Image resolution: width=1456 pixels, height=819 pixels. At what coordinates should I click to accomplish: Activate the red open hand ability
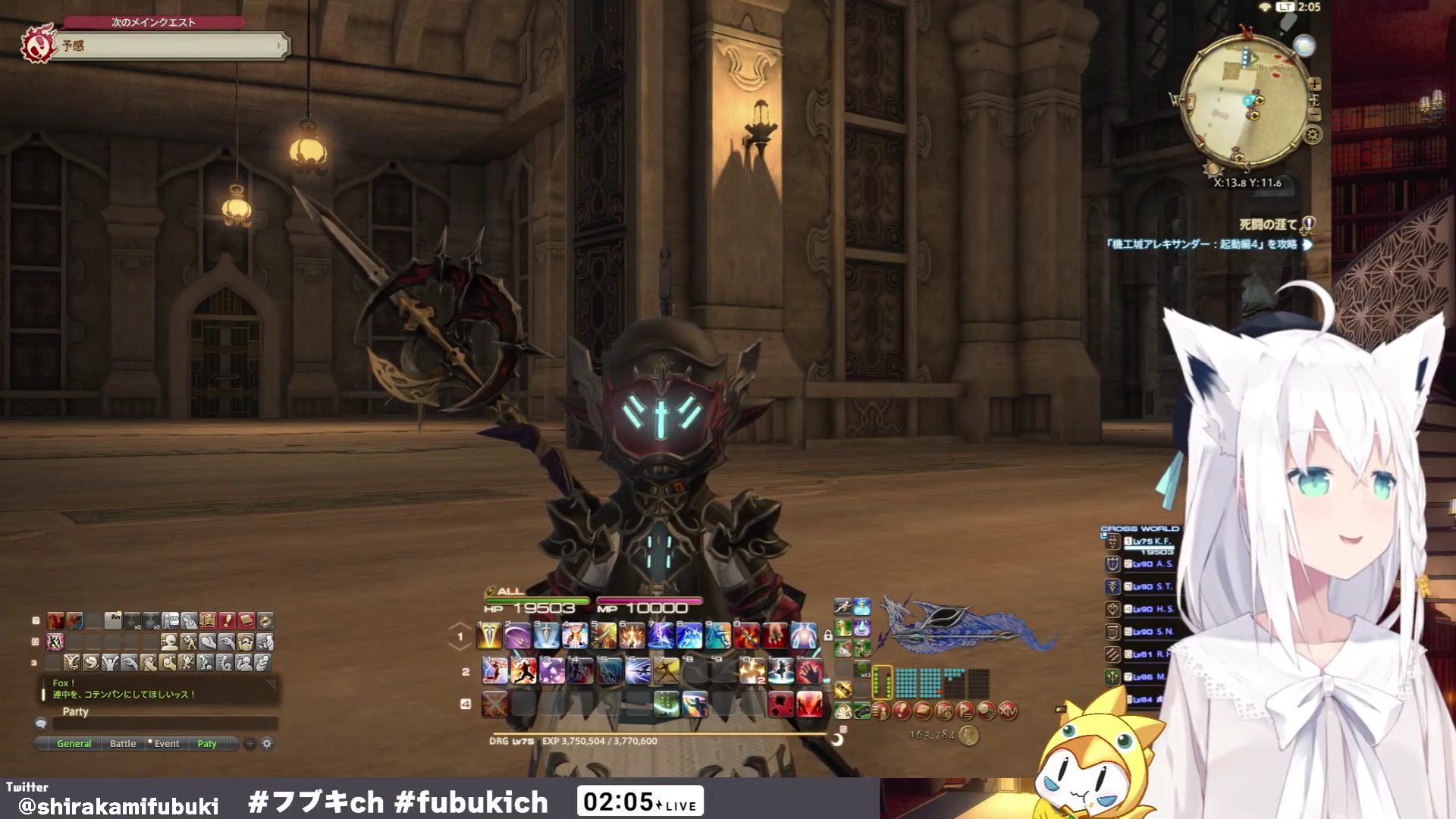point(809,671)
